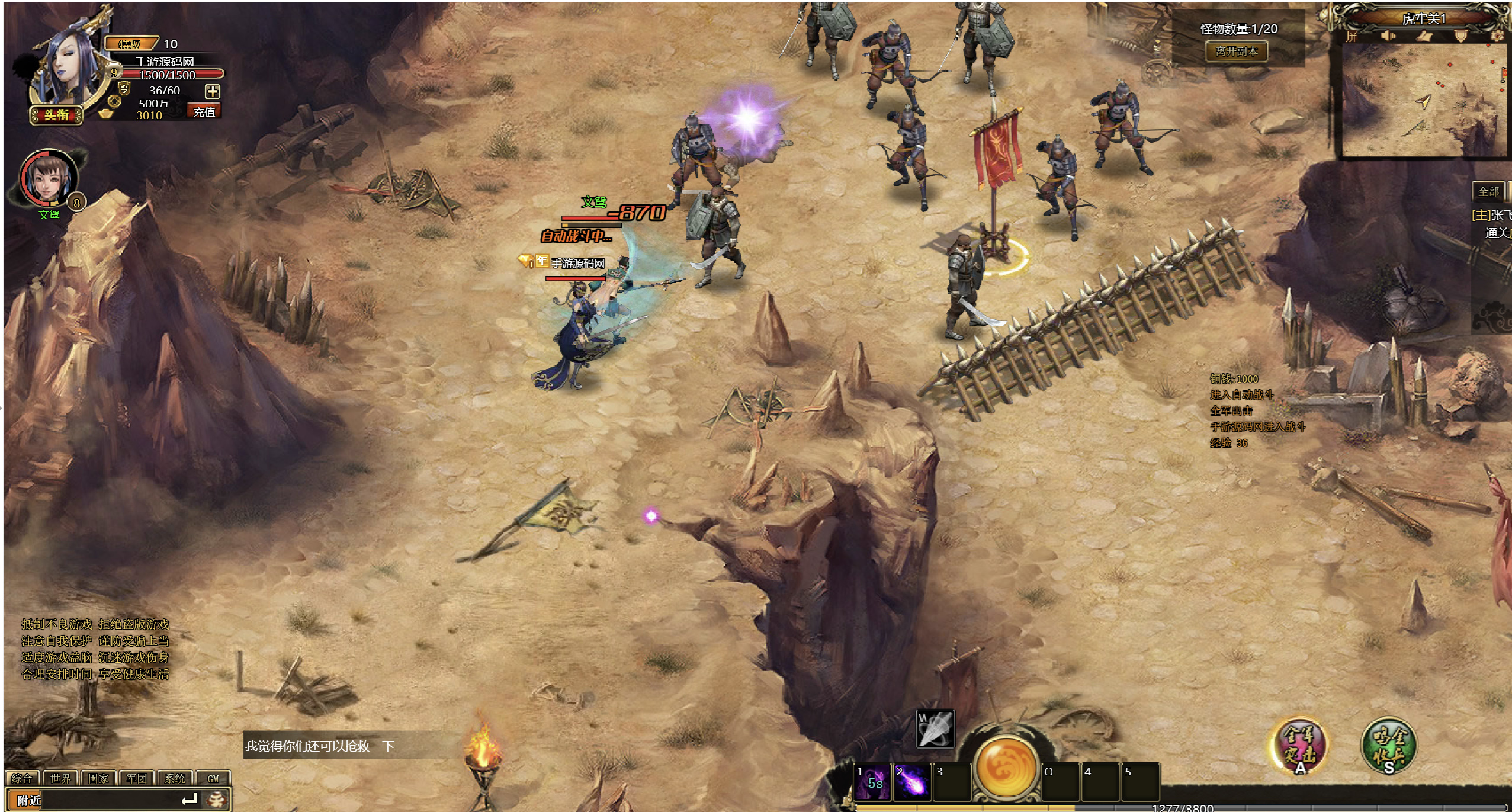Switch chat to the 军团 channel
1512x812 pixels.
coord(137,778)
